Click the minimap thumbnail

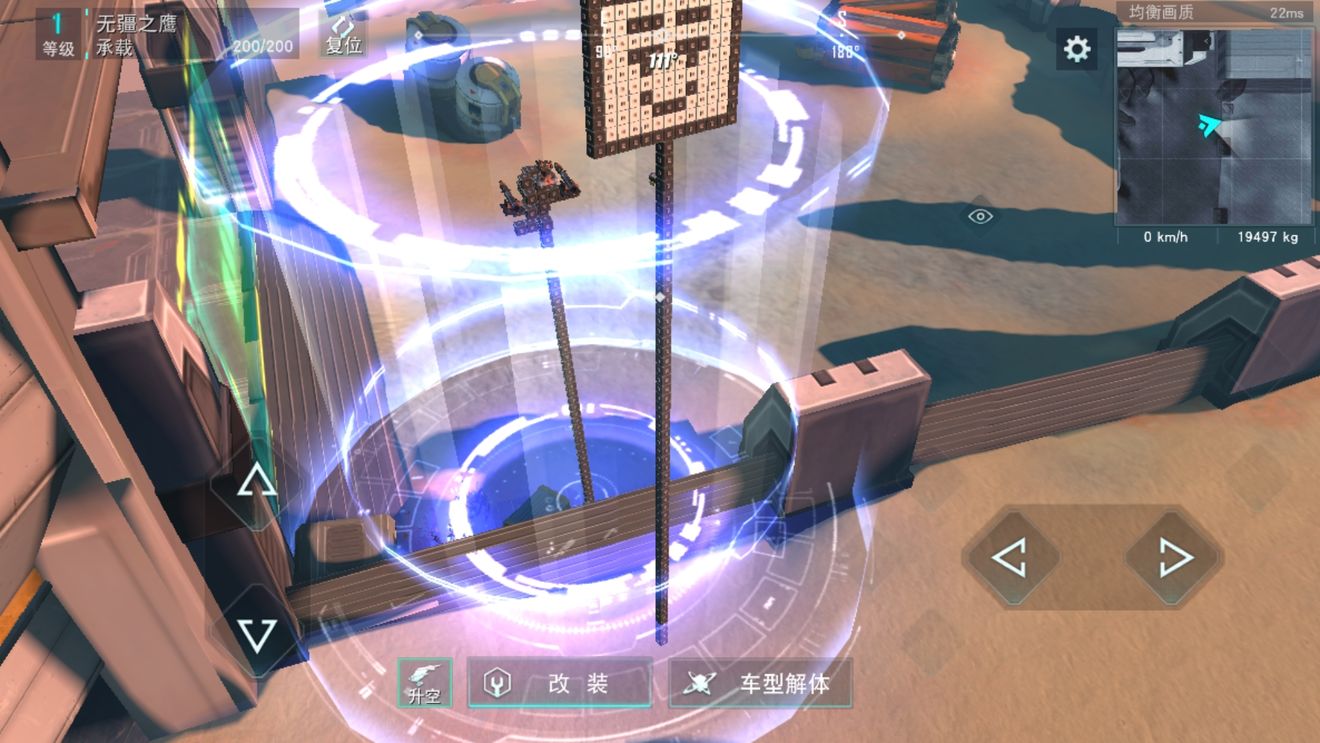point(1213,125)
